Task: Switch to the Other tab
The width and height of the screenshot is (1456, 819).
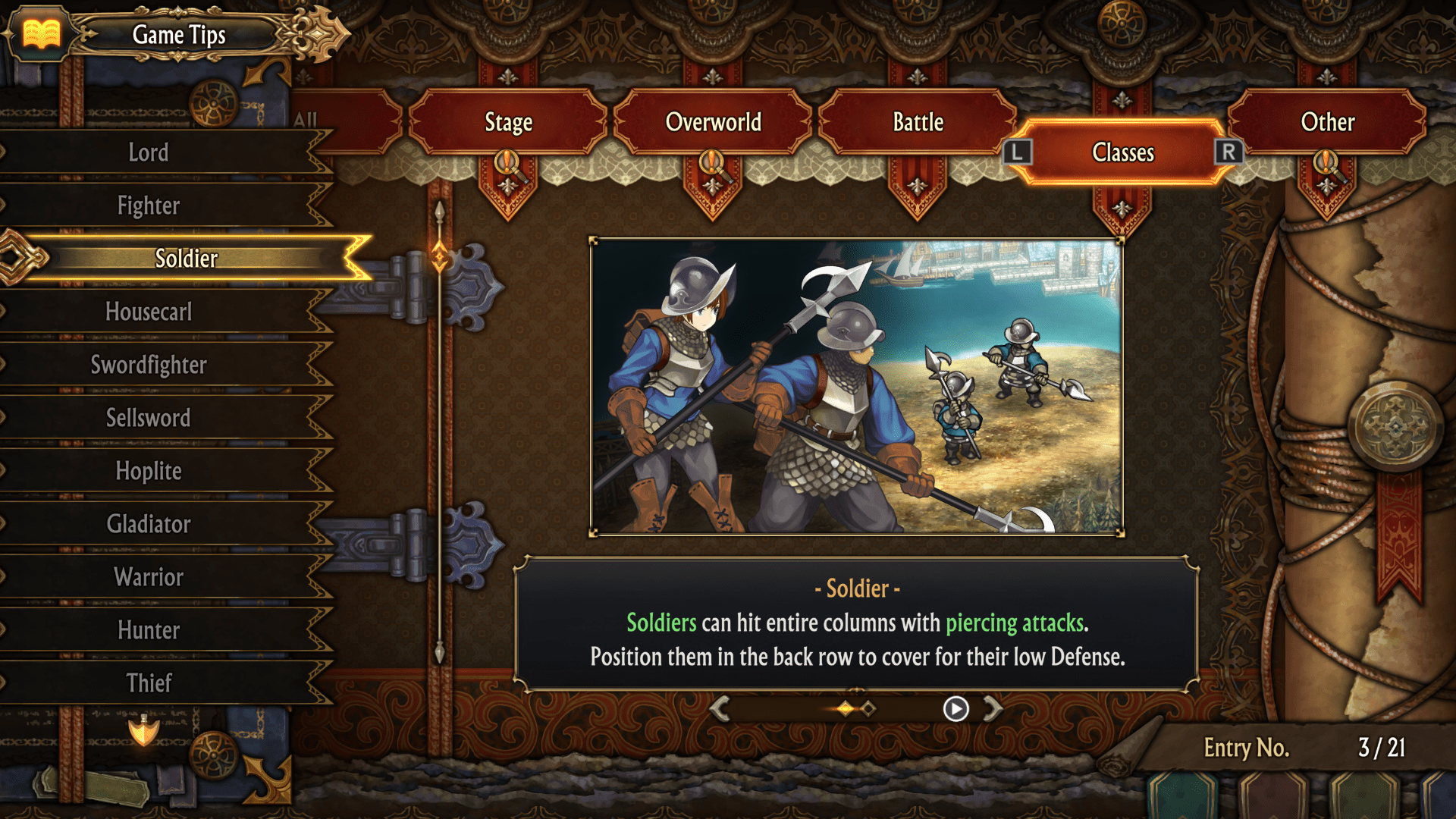Action: pos(1327,122)
